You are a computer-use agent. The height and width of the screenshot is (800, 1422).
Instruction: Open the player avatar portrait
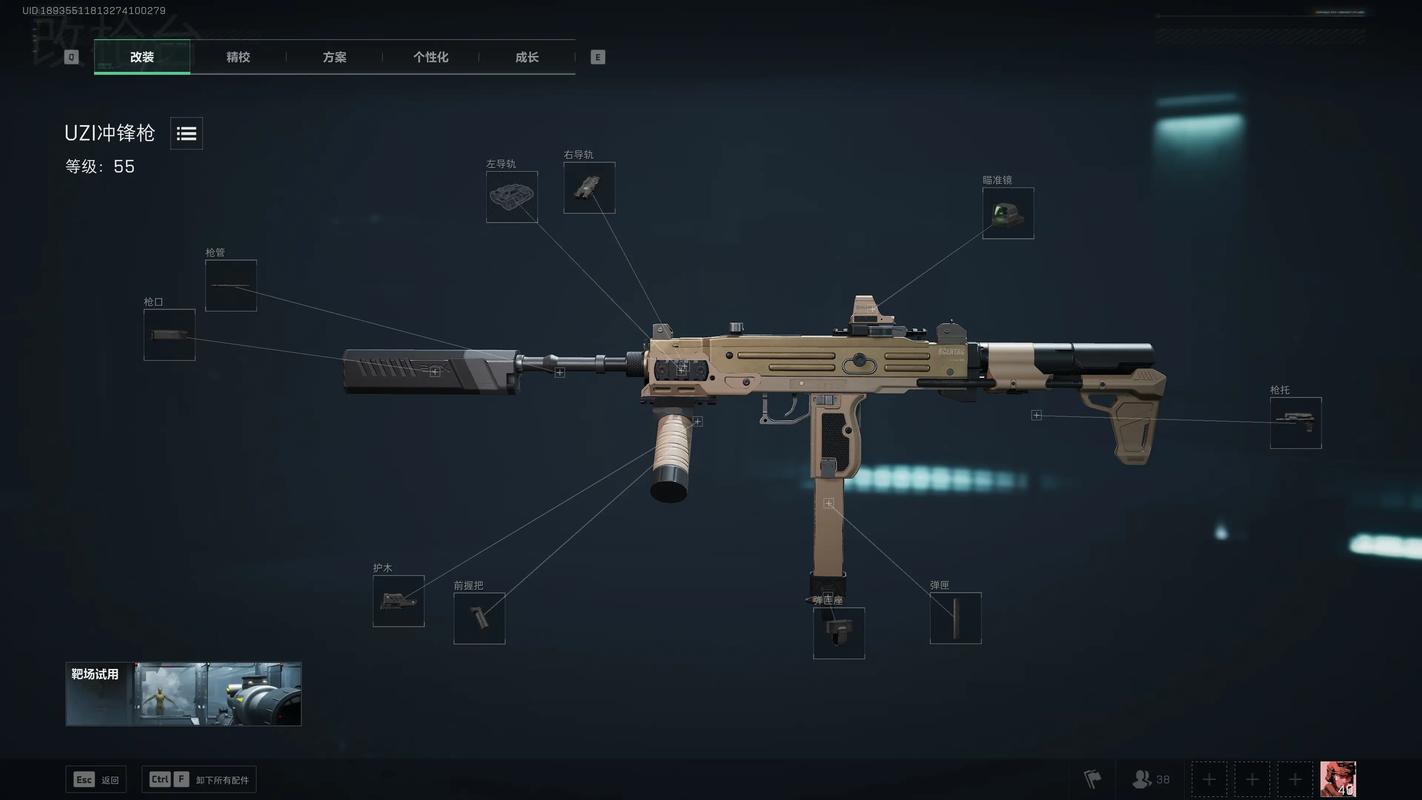1338,779
